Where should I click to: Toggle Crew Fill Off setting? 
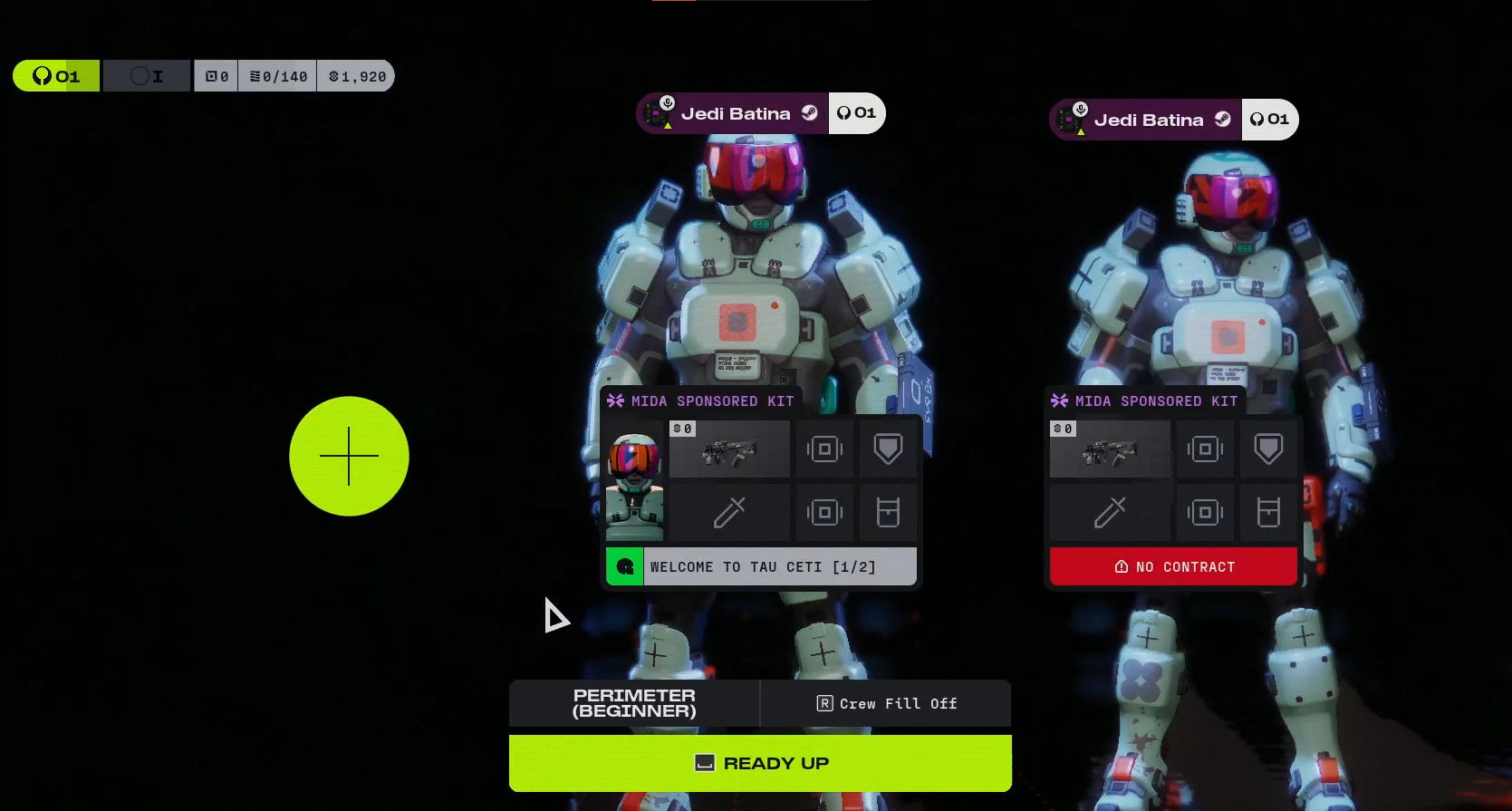tap(886, 703)
